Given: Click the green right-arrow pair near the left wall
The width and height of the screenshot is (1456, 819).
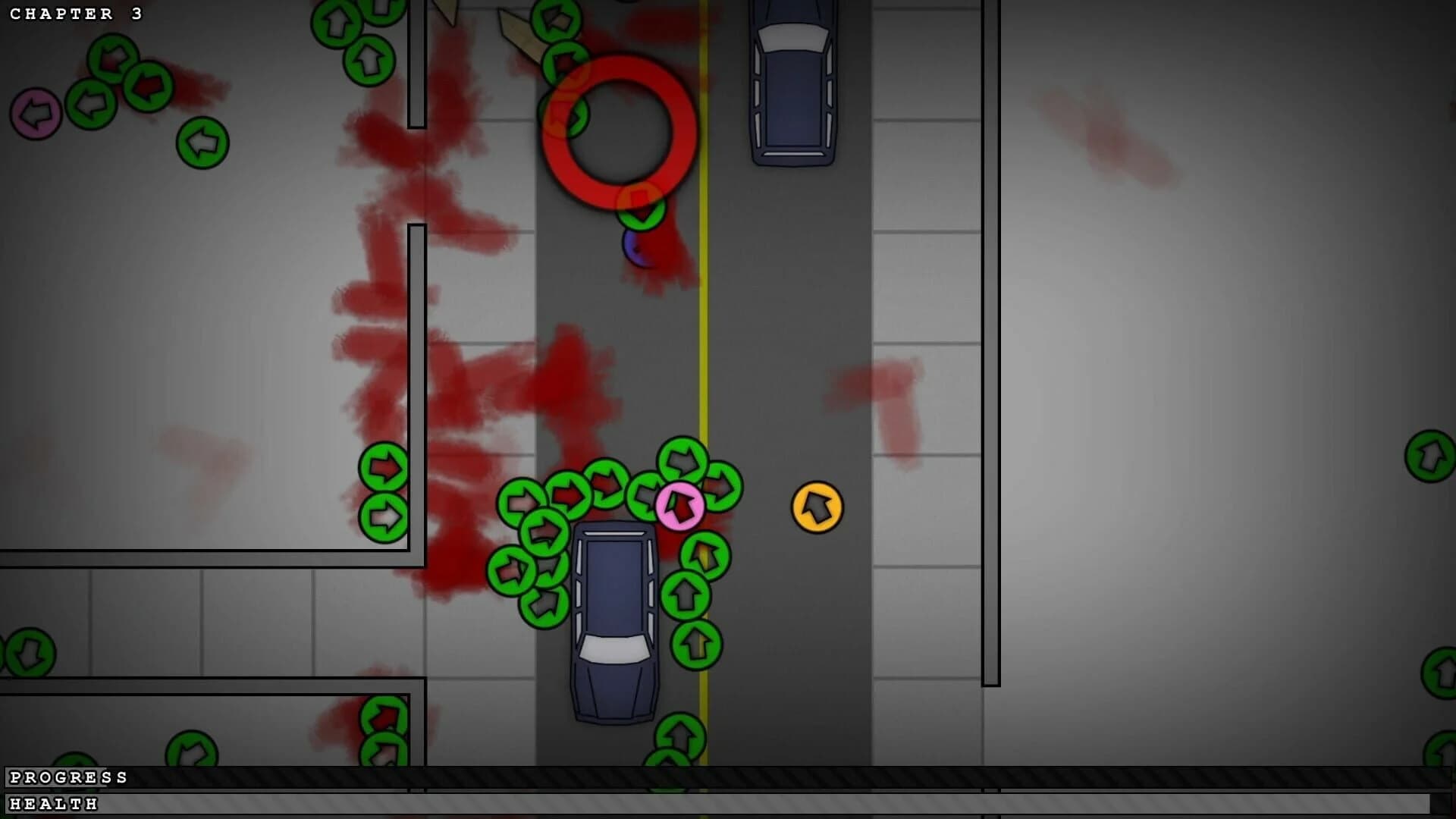Looking at the screenshot, I should pos(383,493).
